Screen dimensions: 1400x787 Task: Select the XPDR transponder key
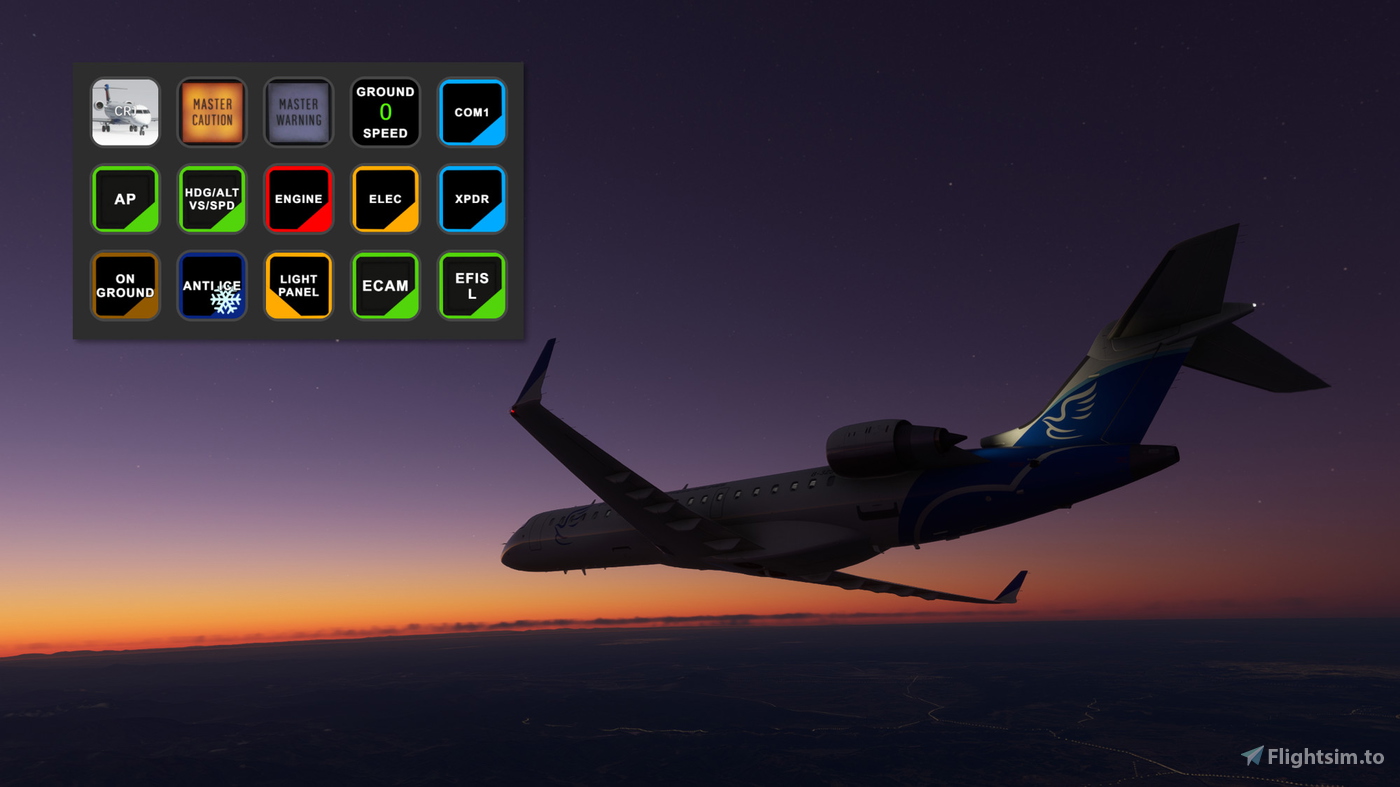(472, 199)
